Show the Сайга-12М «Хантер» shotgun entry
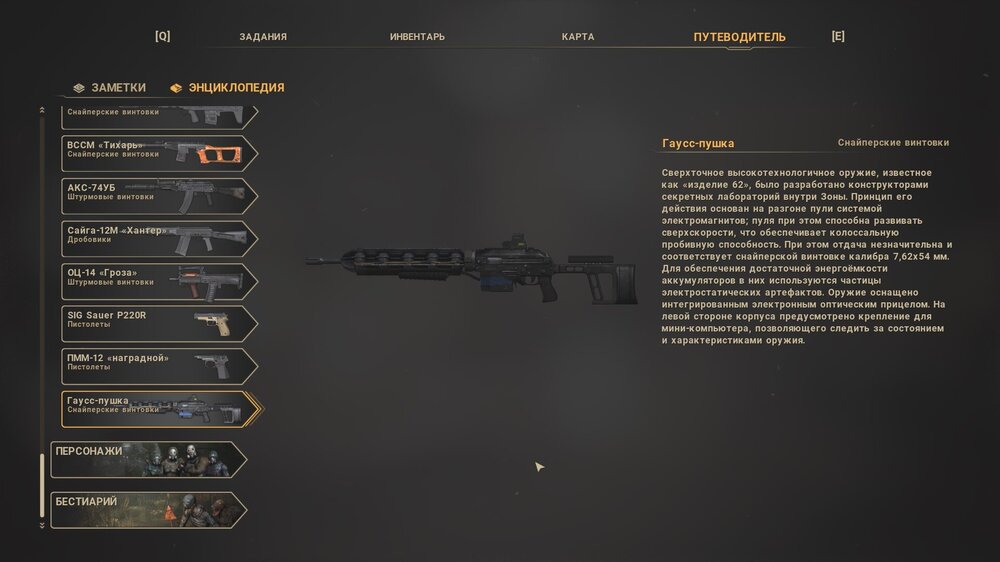Viewport: 1000px width, 562px height. 155,239
